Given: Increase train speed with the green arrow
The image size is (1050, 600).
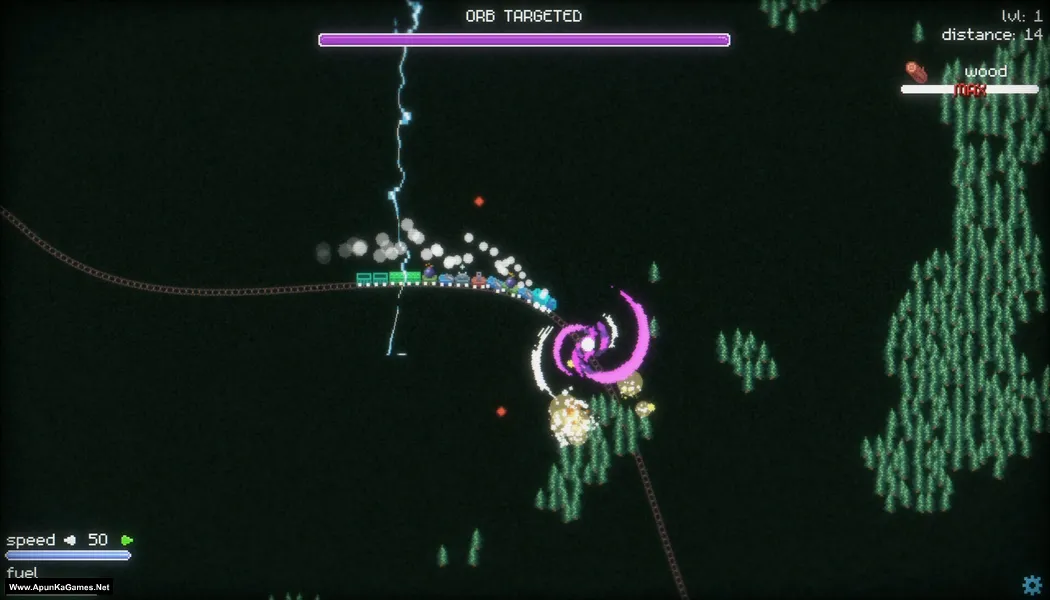Looking at the screenshot, I should coord(127,540).
